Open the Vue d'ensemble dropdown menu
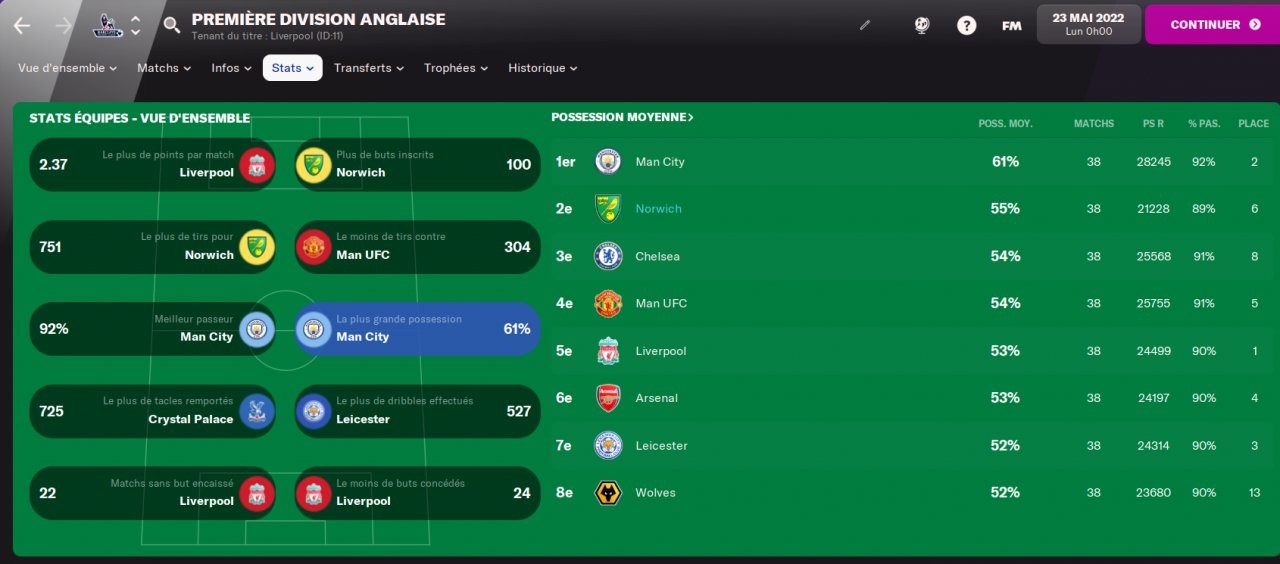 (x=67, y=68)
